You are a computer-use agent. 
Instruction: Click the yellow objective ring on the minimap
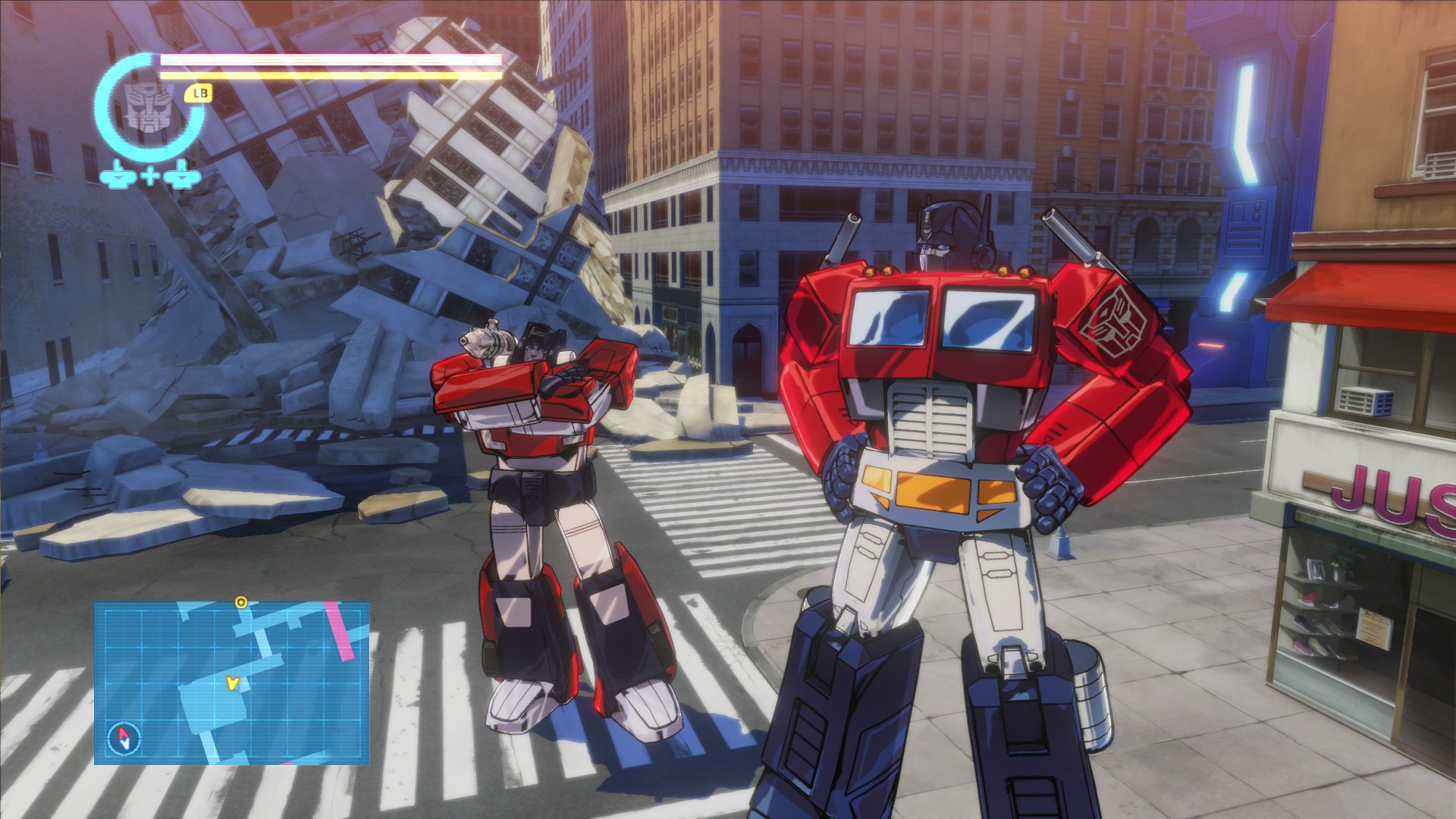[x=241, y=603]
